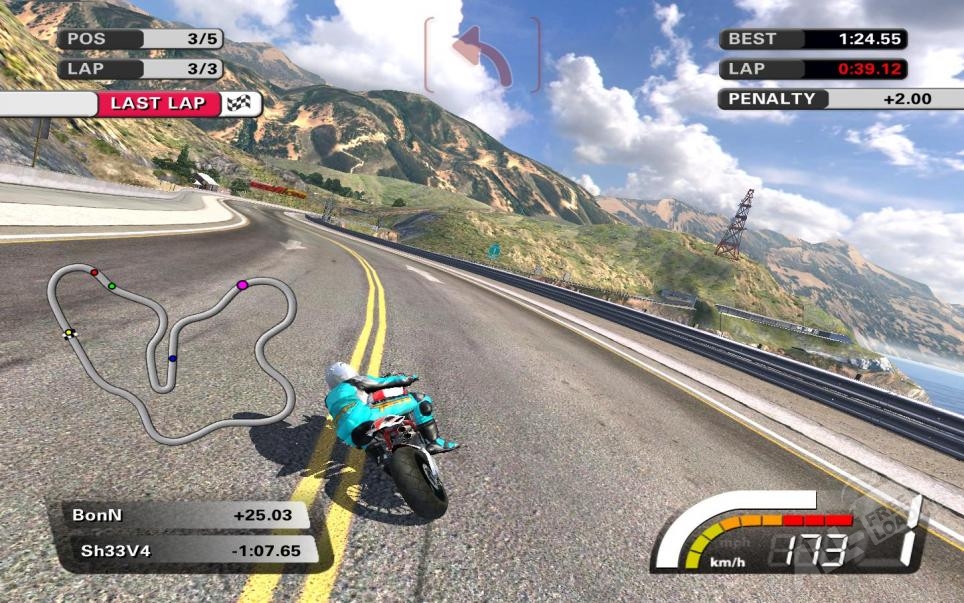Choose the blue rider dot on the minimap

(x=172, y=358)
